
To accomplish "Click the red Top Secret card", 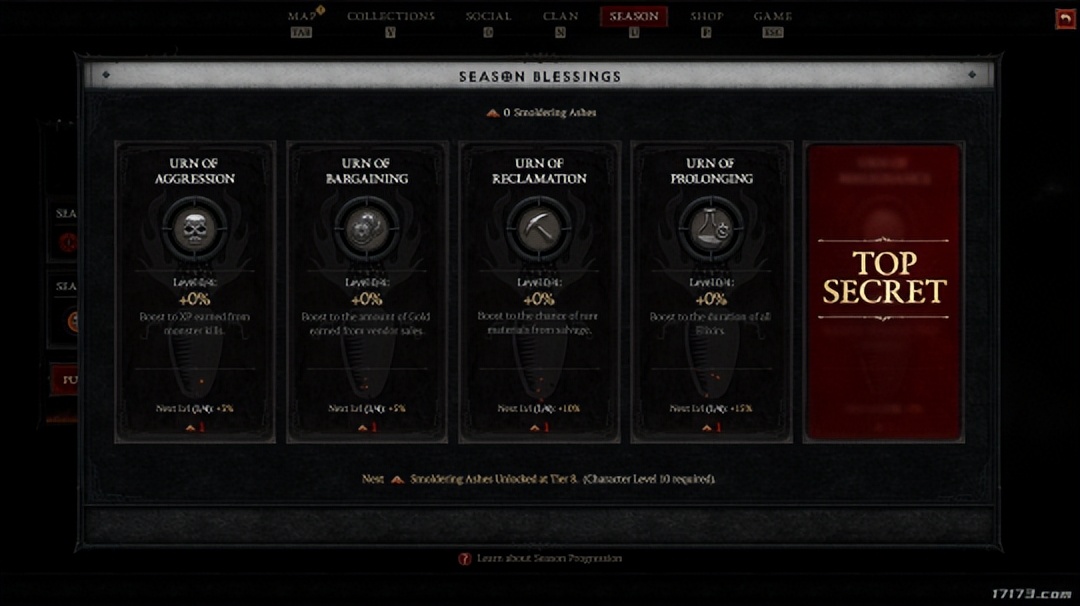I will click(x=883, y=292).
